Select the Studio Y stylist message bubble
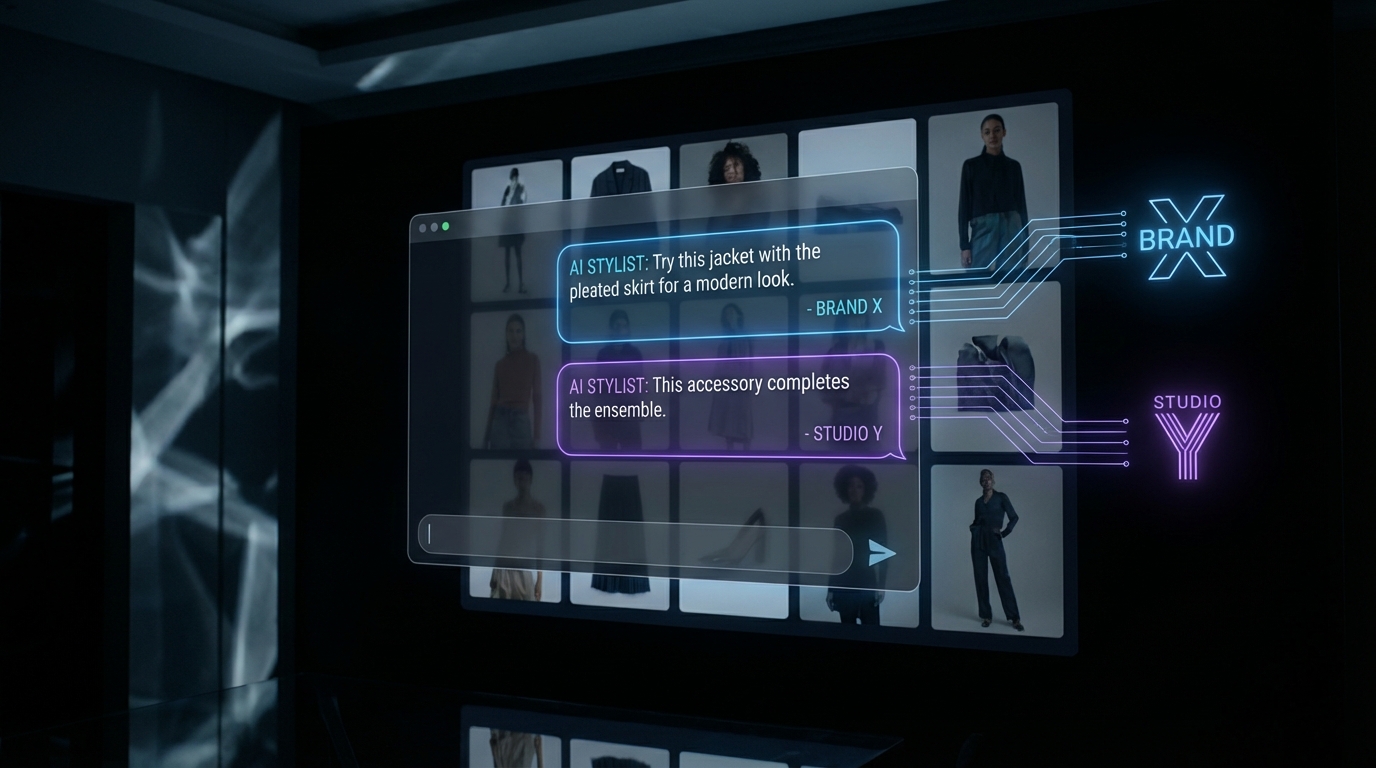Image resolution: width=1376 pixels, height=768 pixels. point(730,407)
